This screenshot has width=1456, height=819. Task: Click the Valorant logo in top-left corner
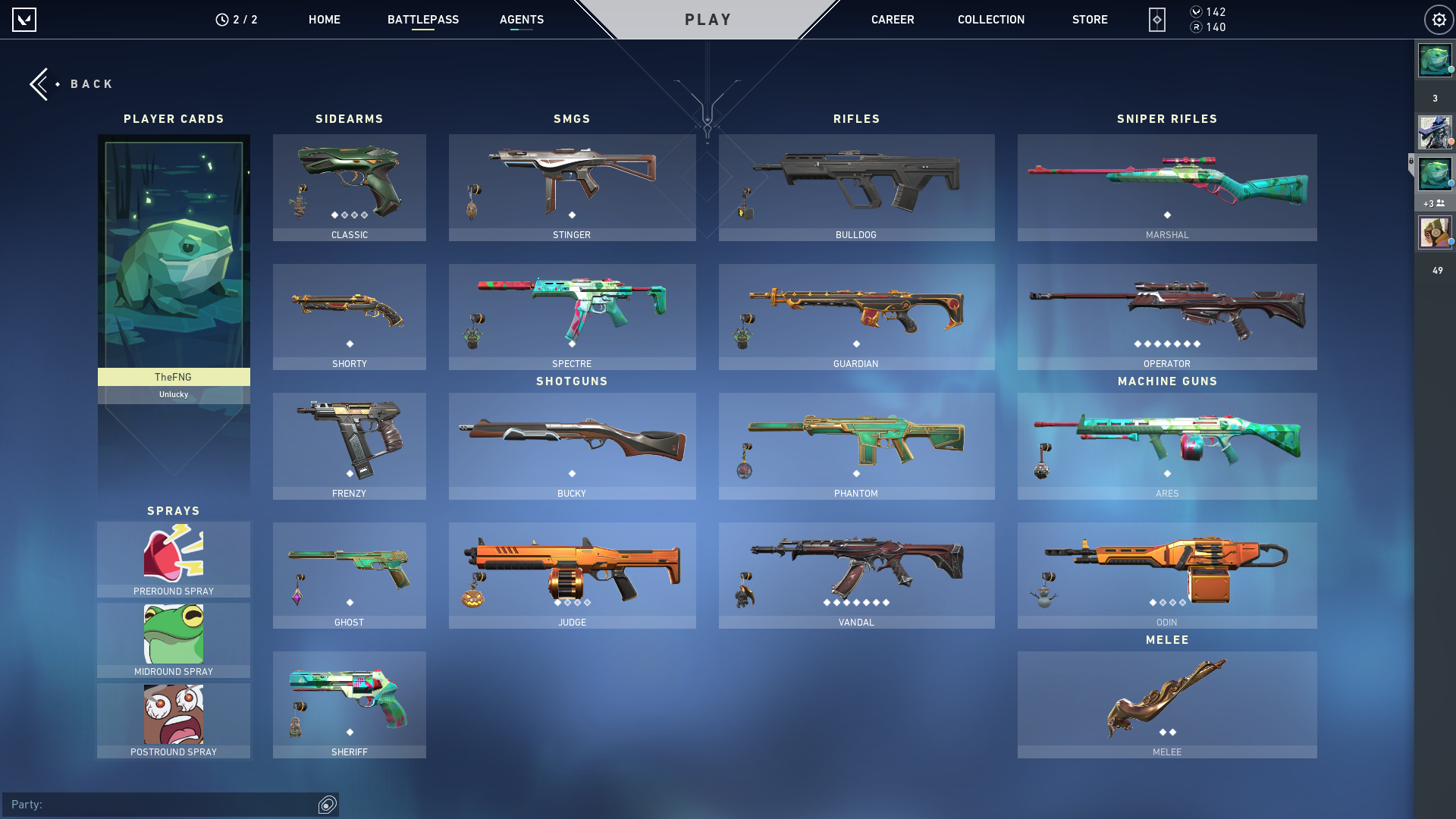pos(24,19)
